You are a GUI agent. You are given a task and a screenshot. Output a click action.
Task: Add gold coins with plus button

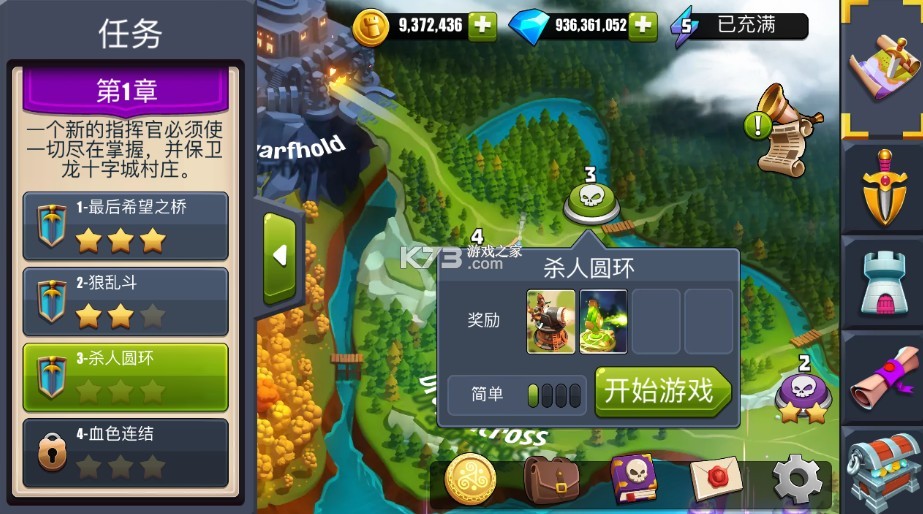482,26
